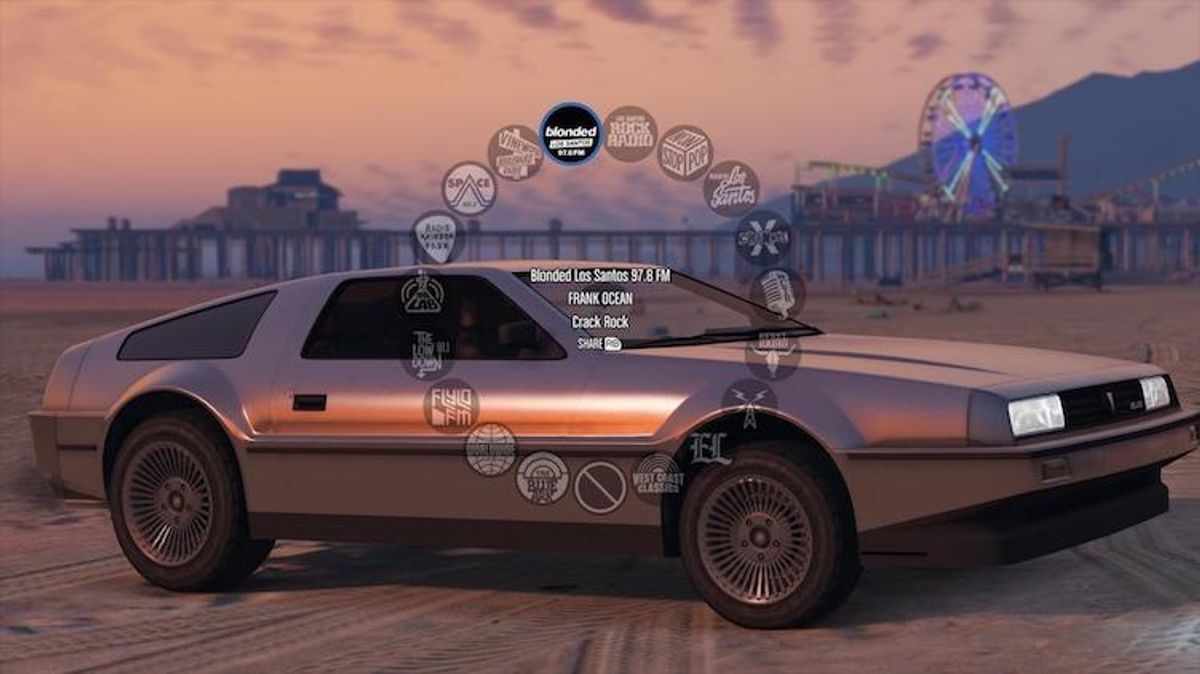
Task: Switch to The Lowdown 91.1 station
Action: point(427,353)
